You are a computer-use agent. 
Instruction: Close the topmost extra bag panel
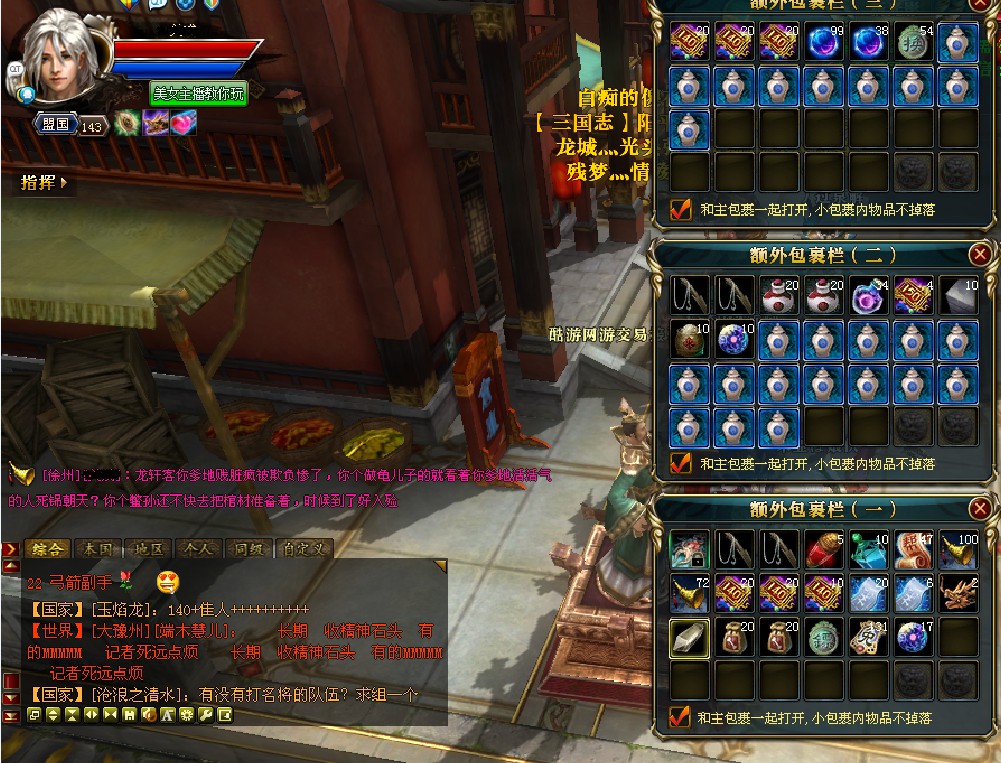(x=980, y=4)
